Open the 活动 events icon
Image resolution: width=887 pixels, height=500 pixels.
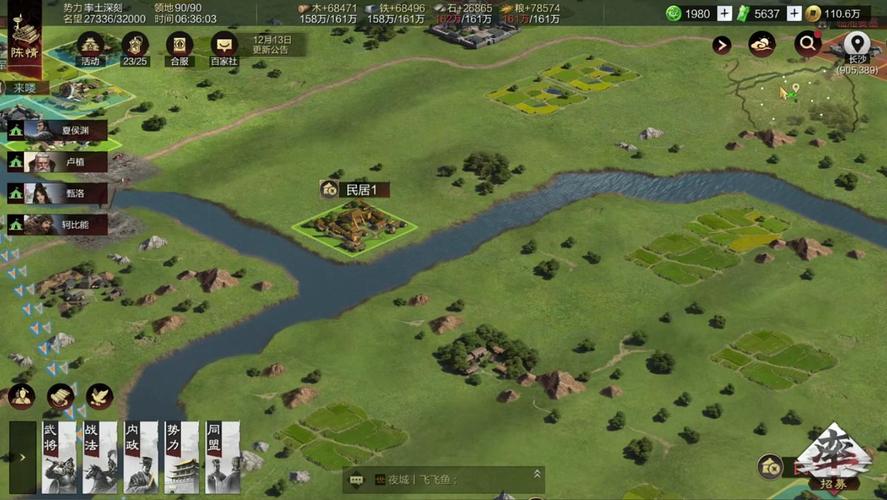click(x=92, y=45)
